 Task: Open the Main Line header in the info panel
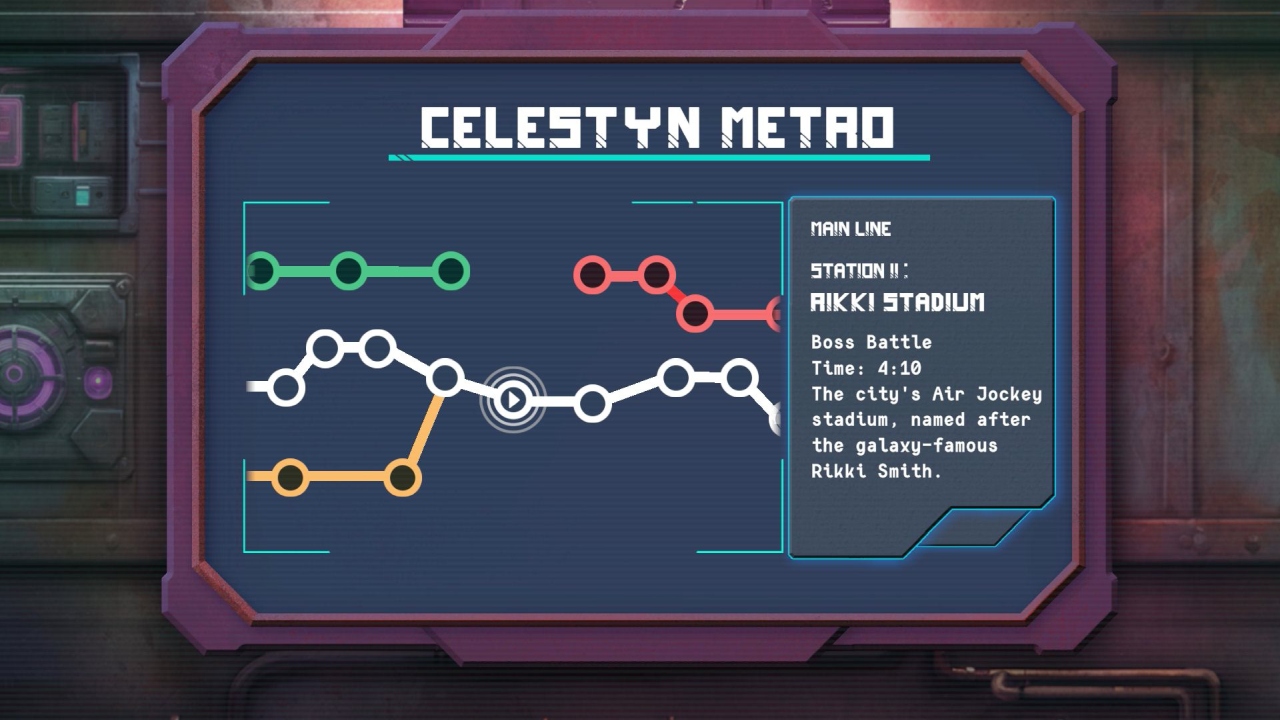(849, 229)
